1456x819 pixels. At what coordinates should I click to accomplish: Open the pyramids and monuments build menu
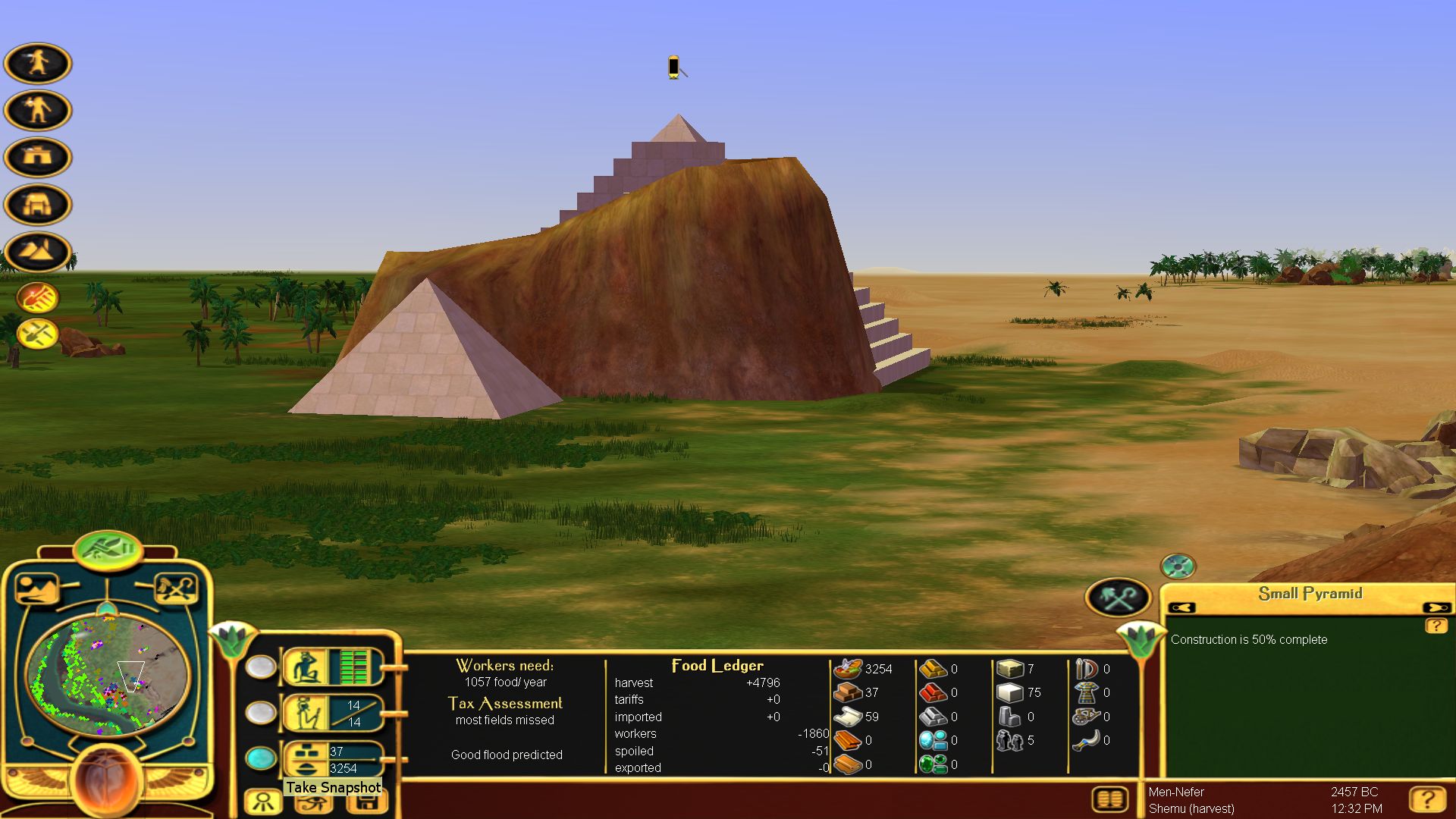(x=37, y=251)
